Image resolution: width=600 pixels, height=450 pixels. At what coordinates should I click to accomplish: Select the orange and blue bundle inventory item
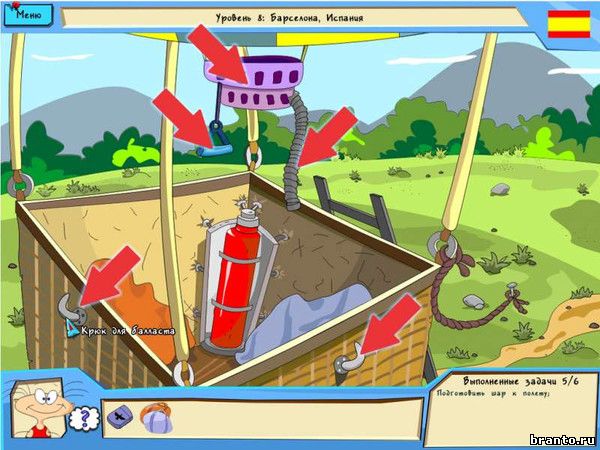coord(156,417)
